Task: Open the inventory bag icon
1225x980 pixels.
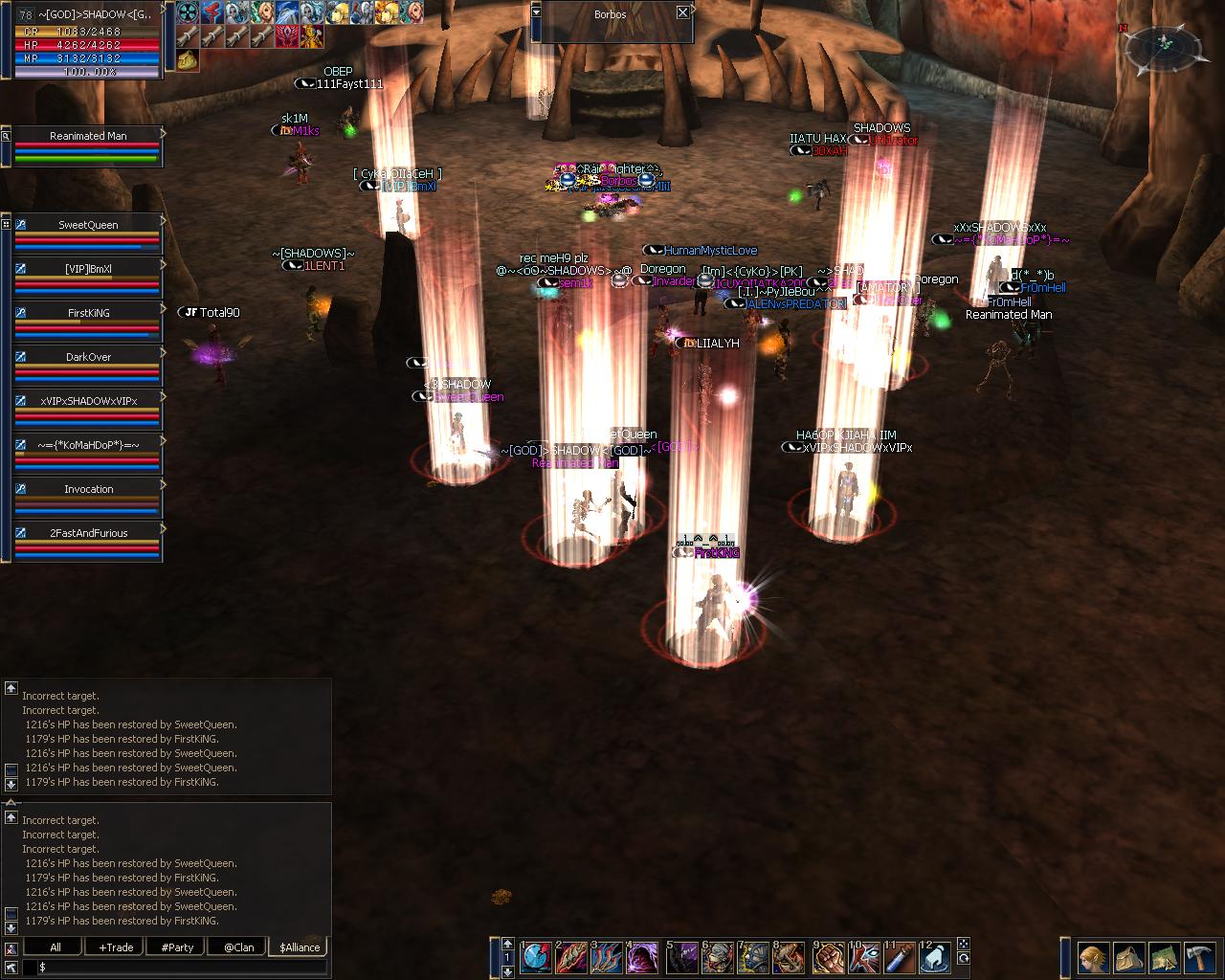Action: click(1129, 957)
